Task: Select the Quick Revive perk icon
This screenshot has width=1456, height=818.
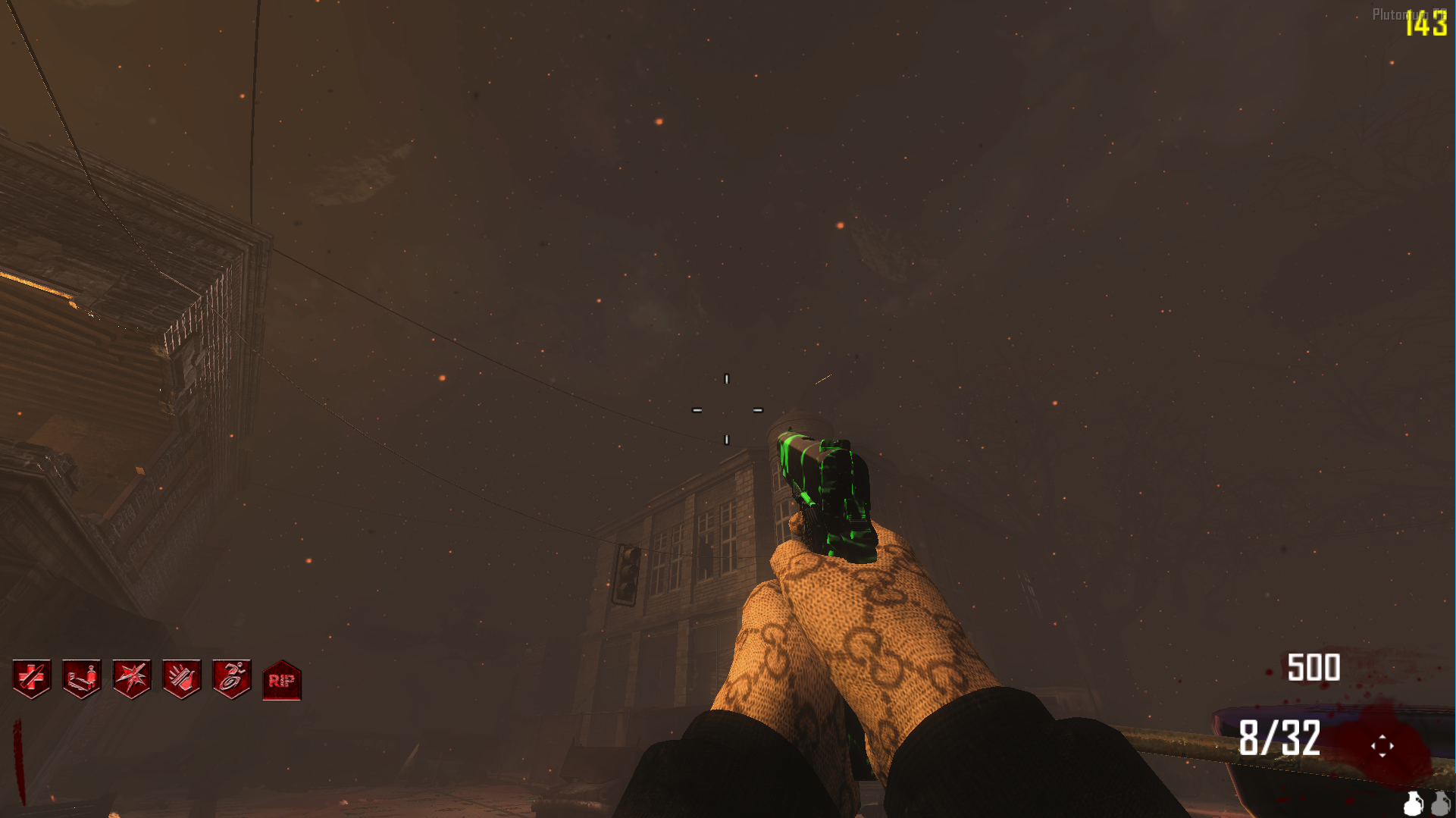Action: (82, 679)
